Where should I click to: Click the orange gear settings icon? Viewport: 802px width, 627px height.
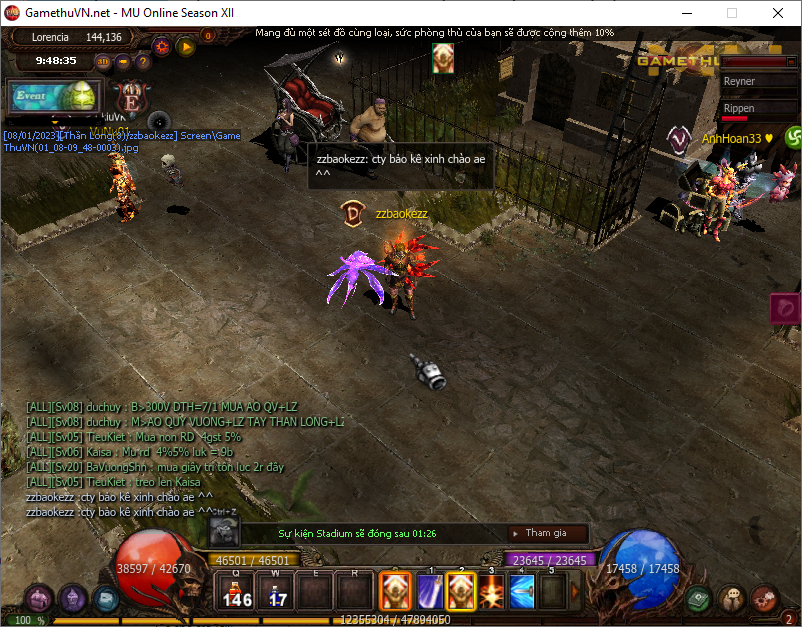pyautogui.click(x=161, y=45)
